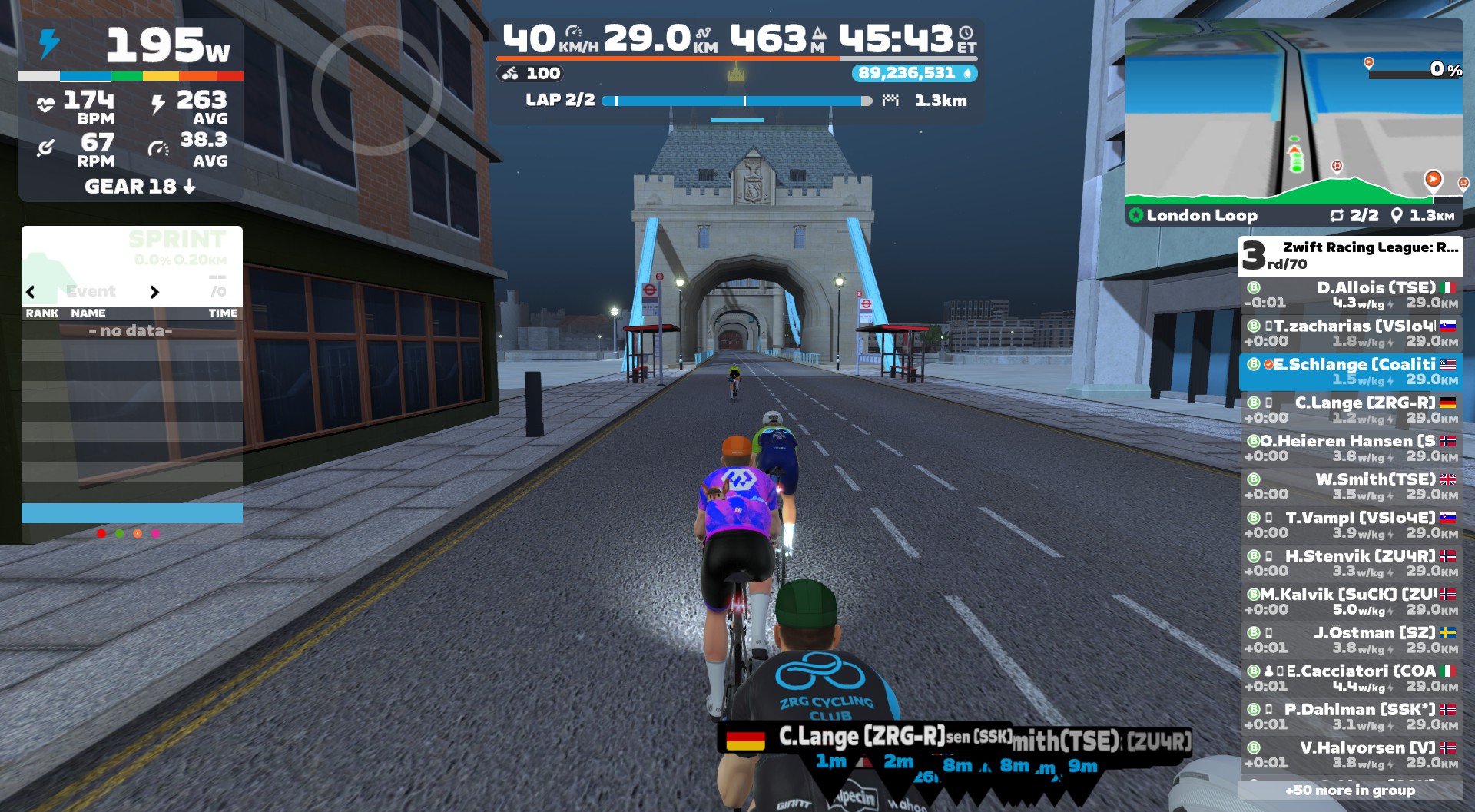Expand the +50 more in group row
This screenshot has height=812, width=1475.
coord(1351,790)
